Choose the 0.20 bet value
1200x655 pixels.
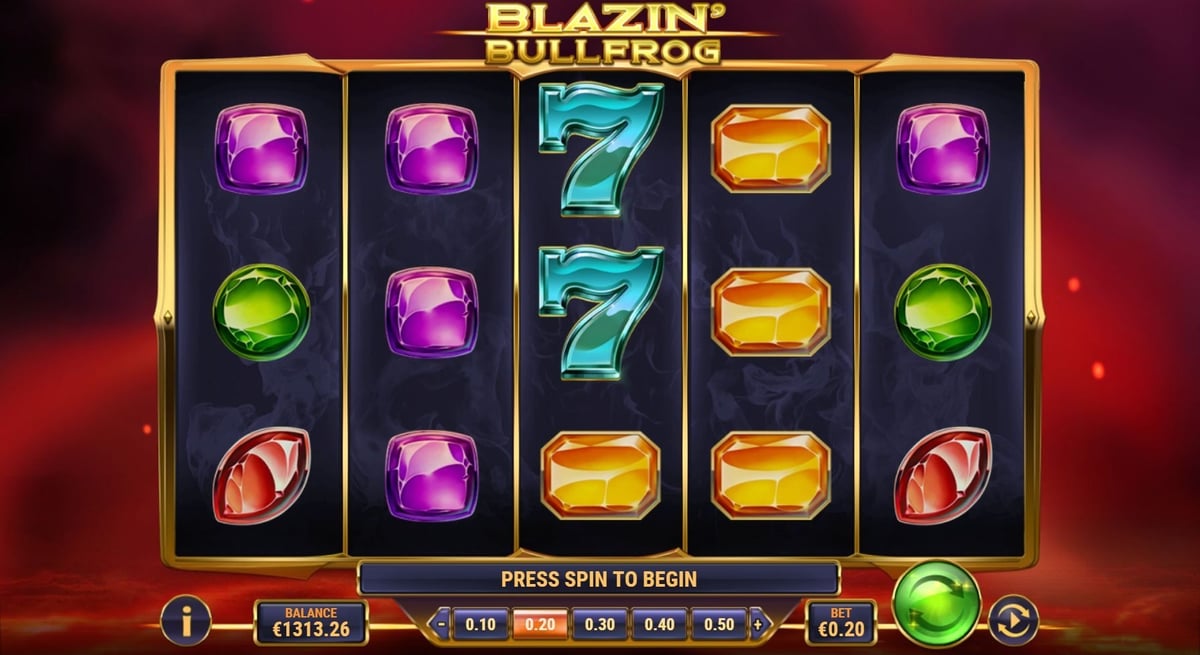click(540, 624)
